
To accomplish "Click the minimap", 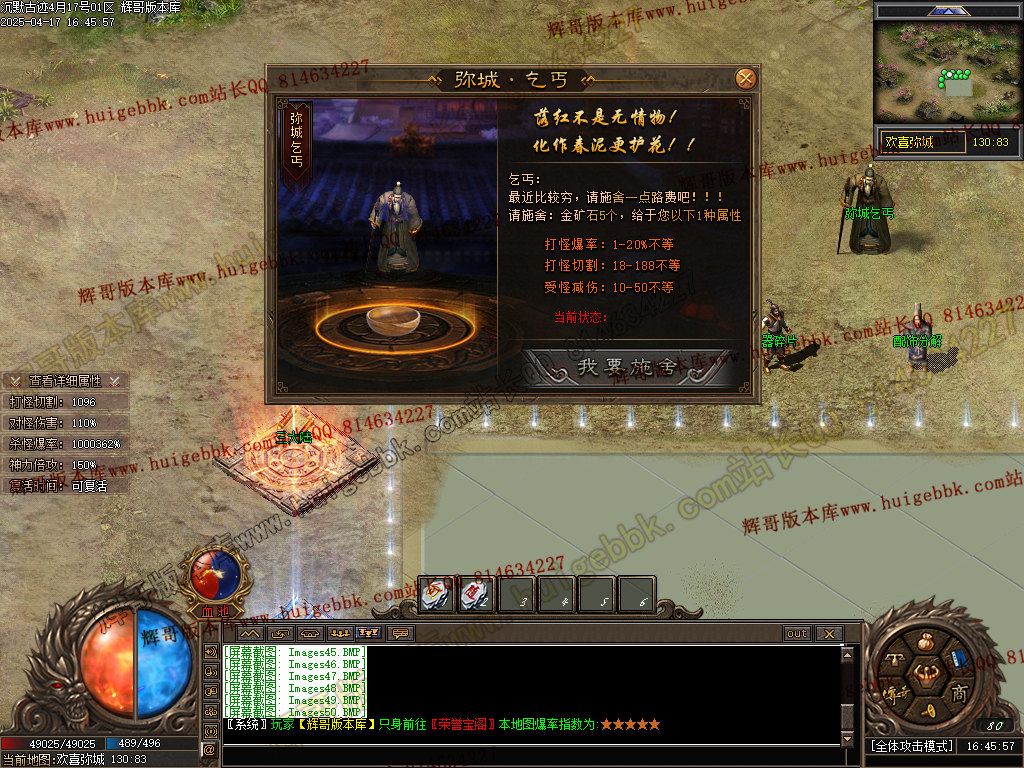I will pyautogui.click(x=947, y=73).
